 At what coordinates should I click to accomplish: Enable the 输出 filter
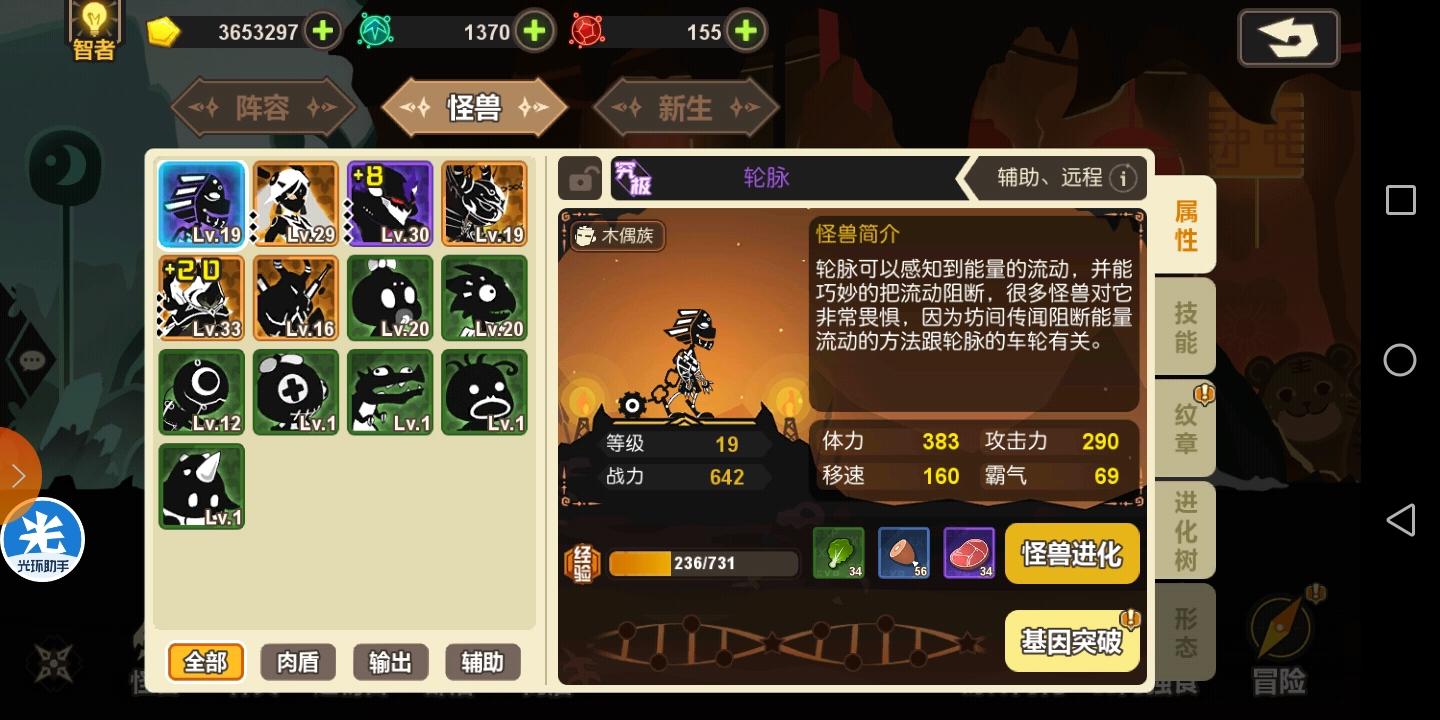point(390,661)
